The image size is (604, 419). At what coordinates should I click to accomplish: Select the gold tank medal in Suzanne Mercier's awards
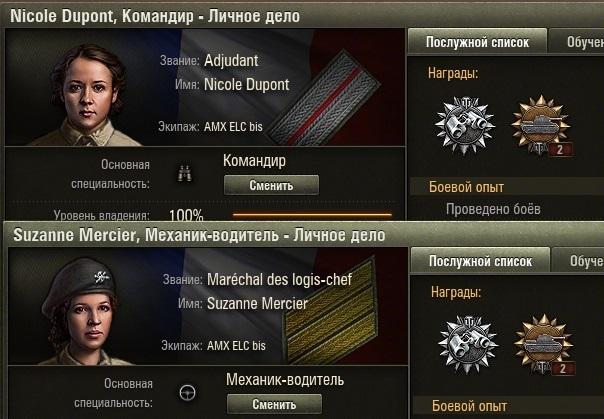tap(540, 345)
